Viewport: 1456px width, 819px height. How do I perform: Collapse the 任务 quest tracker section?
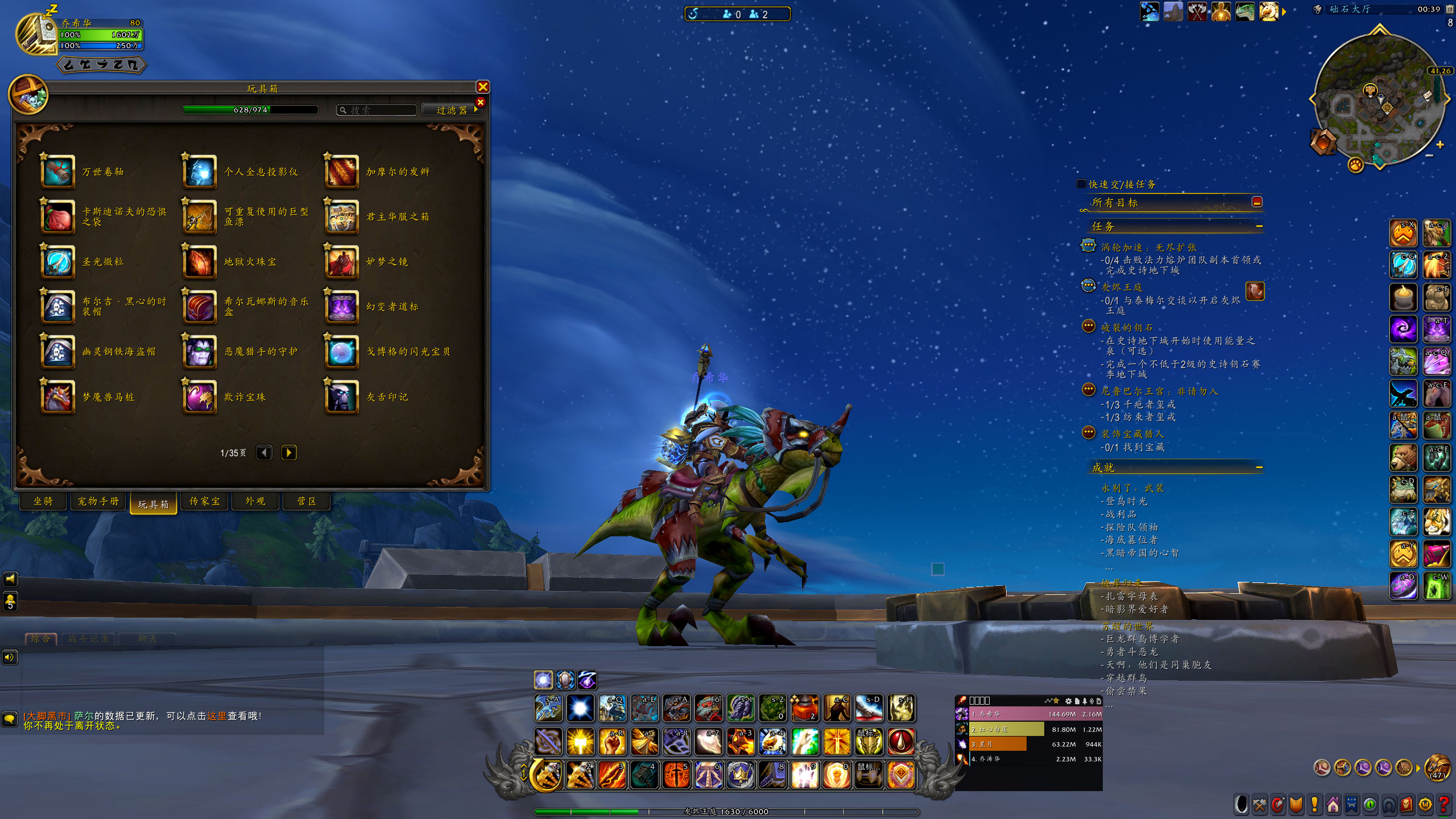tap(1259, 226)
